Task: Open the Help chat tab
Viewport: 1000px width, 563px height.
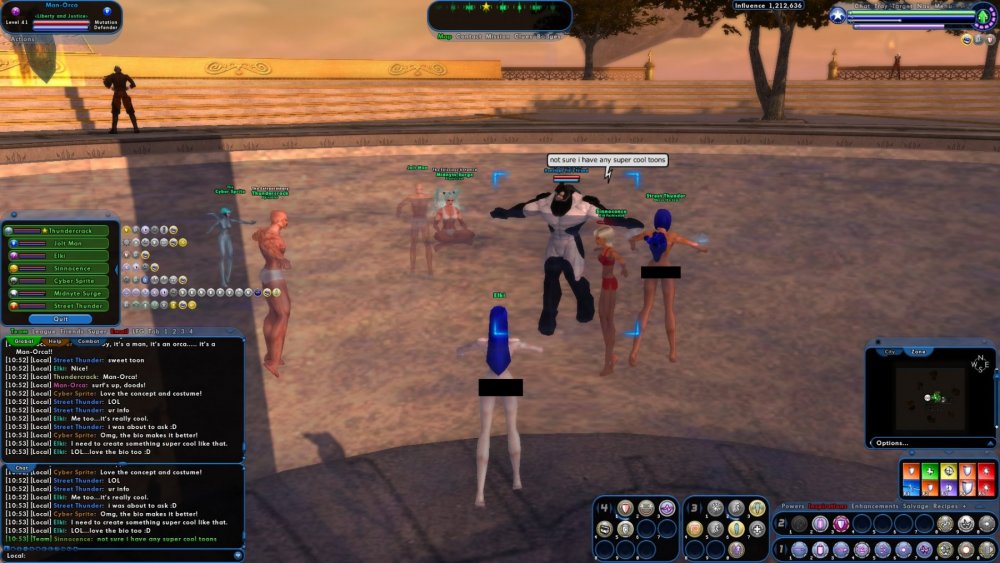Action: [x=55, y=341]
